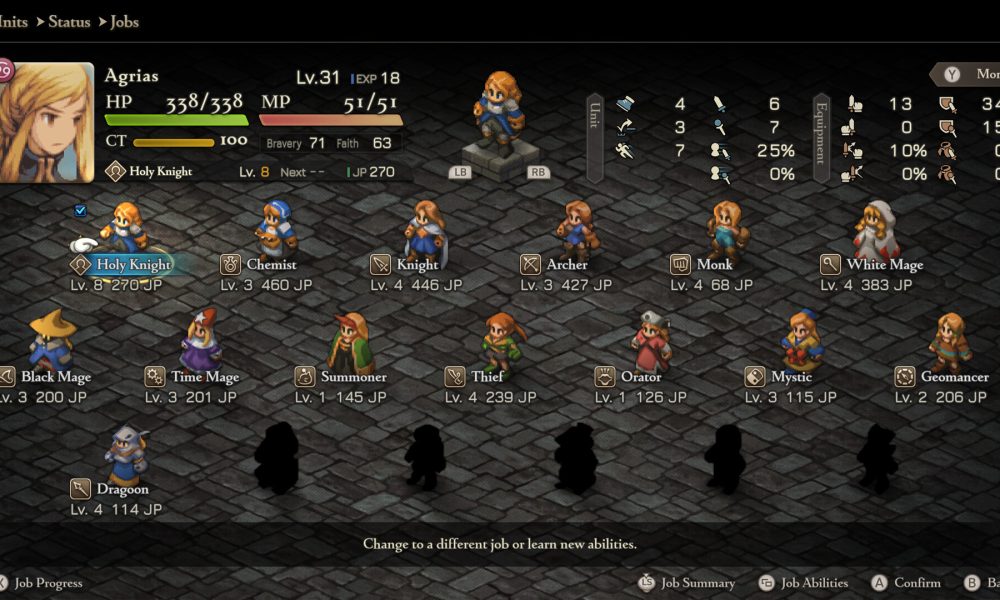This screenshot has width=1000, height=600.
Task: Switch to the Knight job
Action: tap(417, 265)
